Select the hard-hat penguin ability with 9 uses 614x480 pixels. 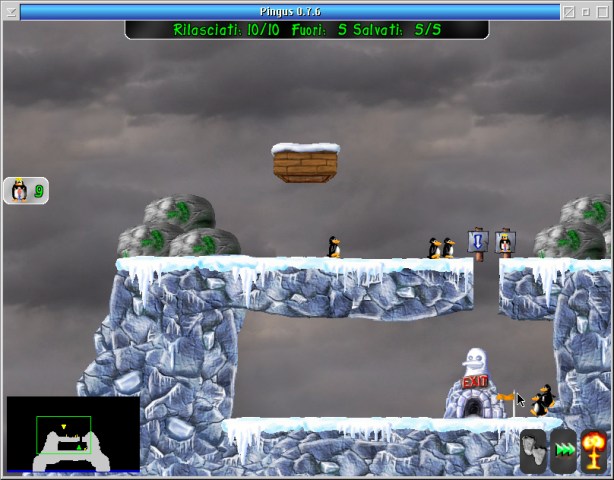[26, 190]
